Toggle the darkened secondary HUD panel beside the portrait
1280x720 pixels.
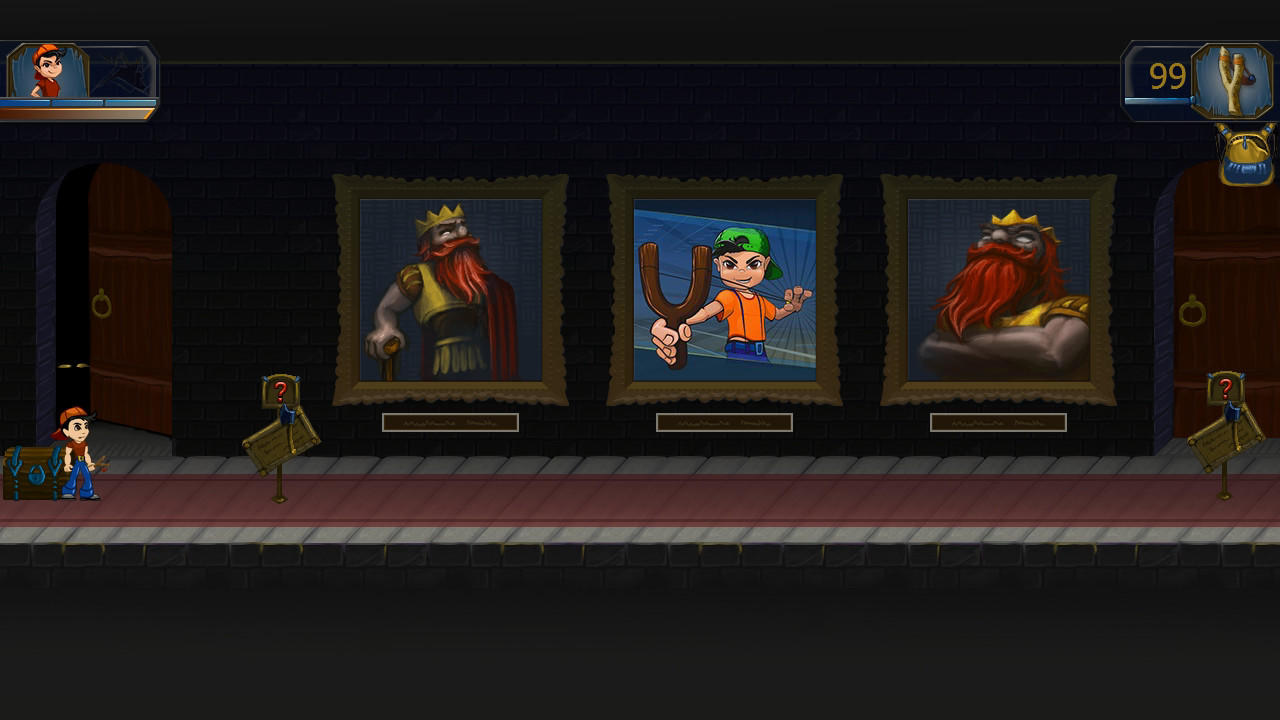pyautogui.click(x=120, y=68)
